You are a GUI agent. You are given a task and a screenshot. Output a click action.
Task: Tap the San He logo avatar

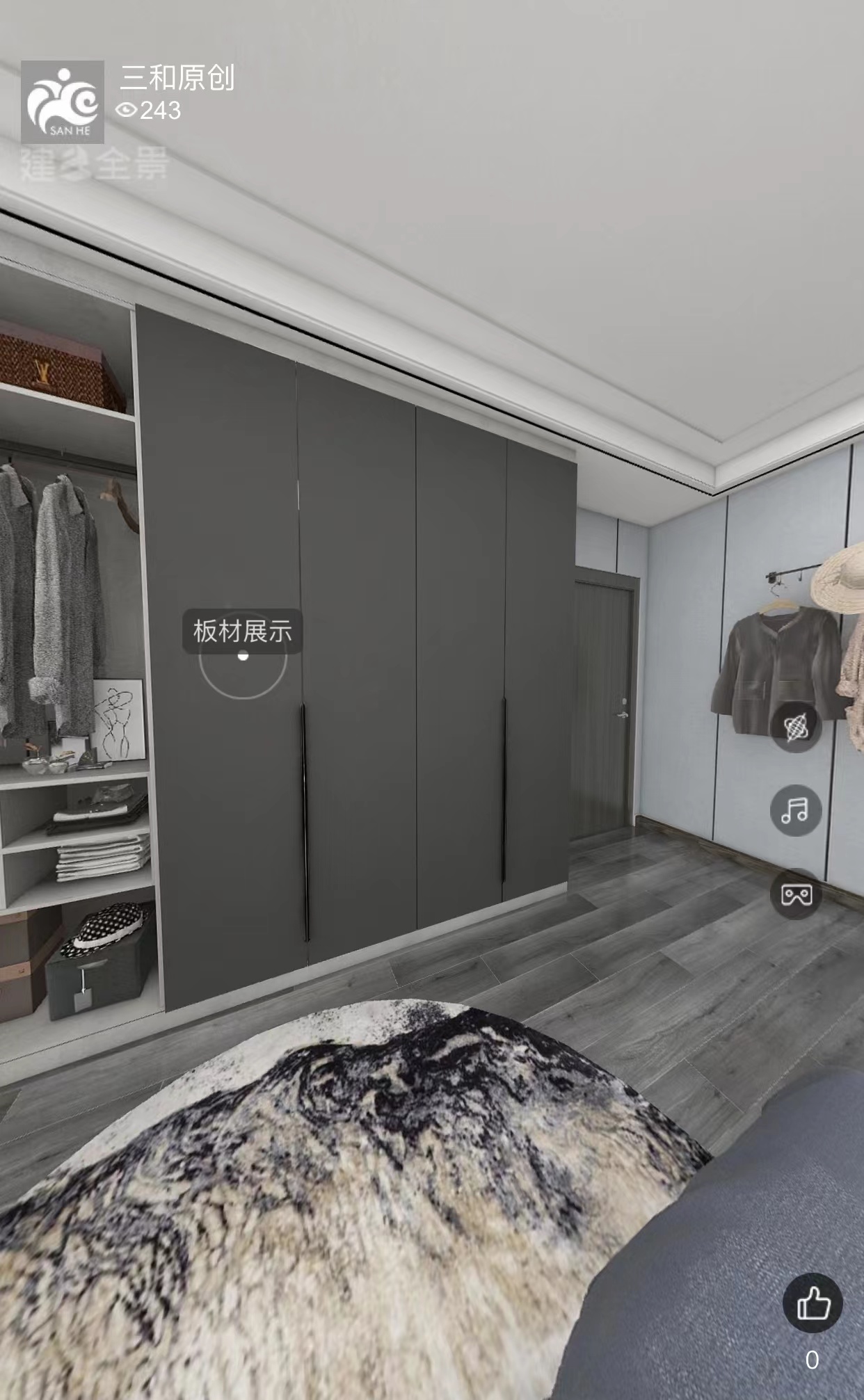point(63,102)
